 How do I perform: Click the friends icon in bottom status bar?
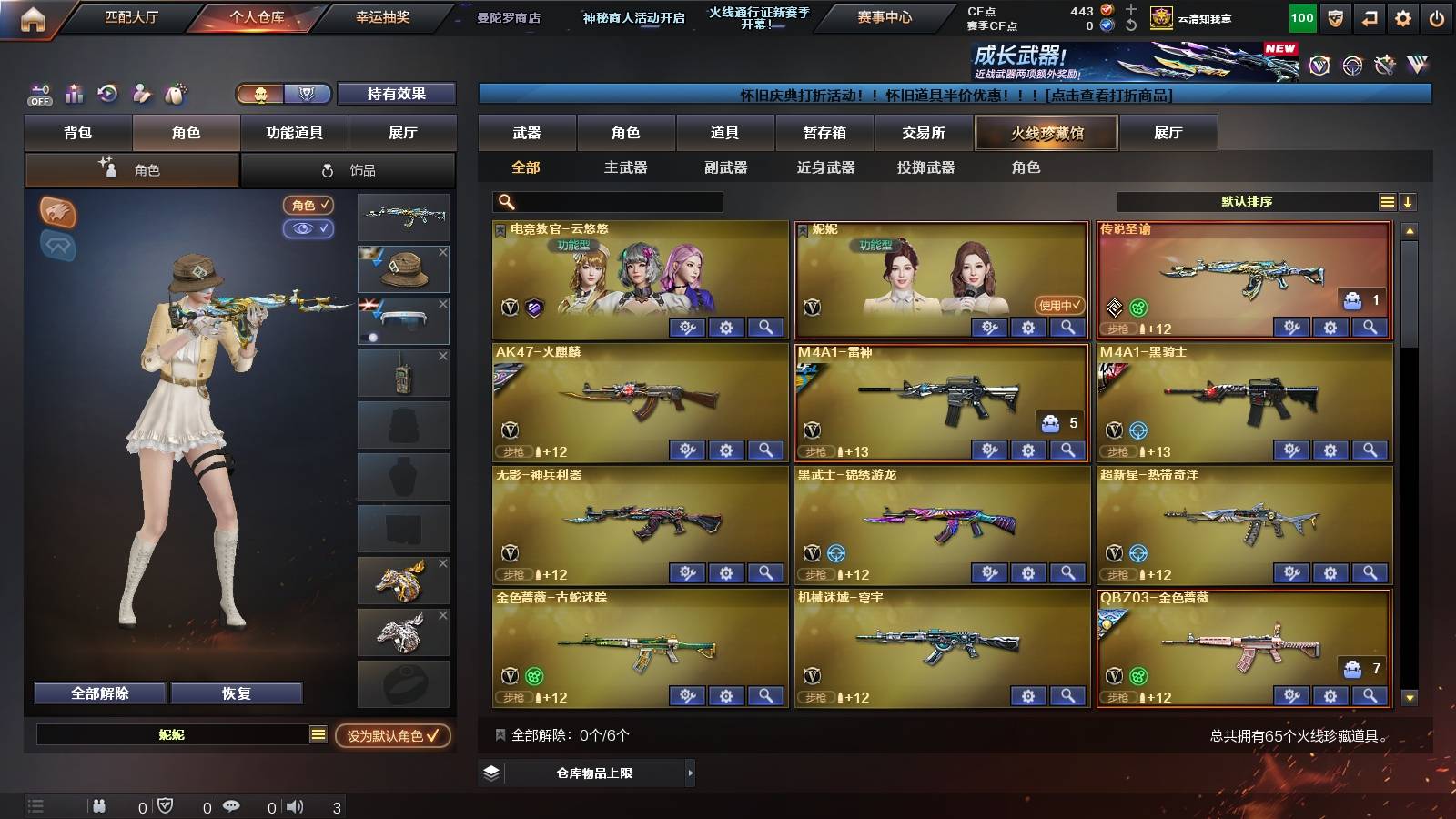pos(100,805)
